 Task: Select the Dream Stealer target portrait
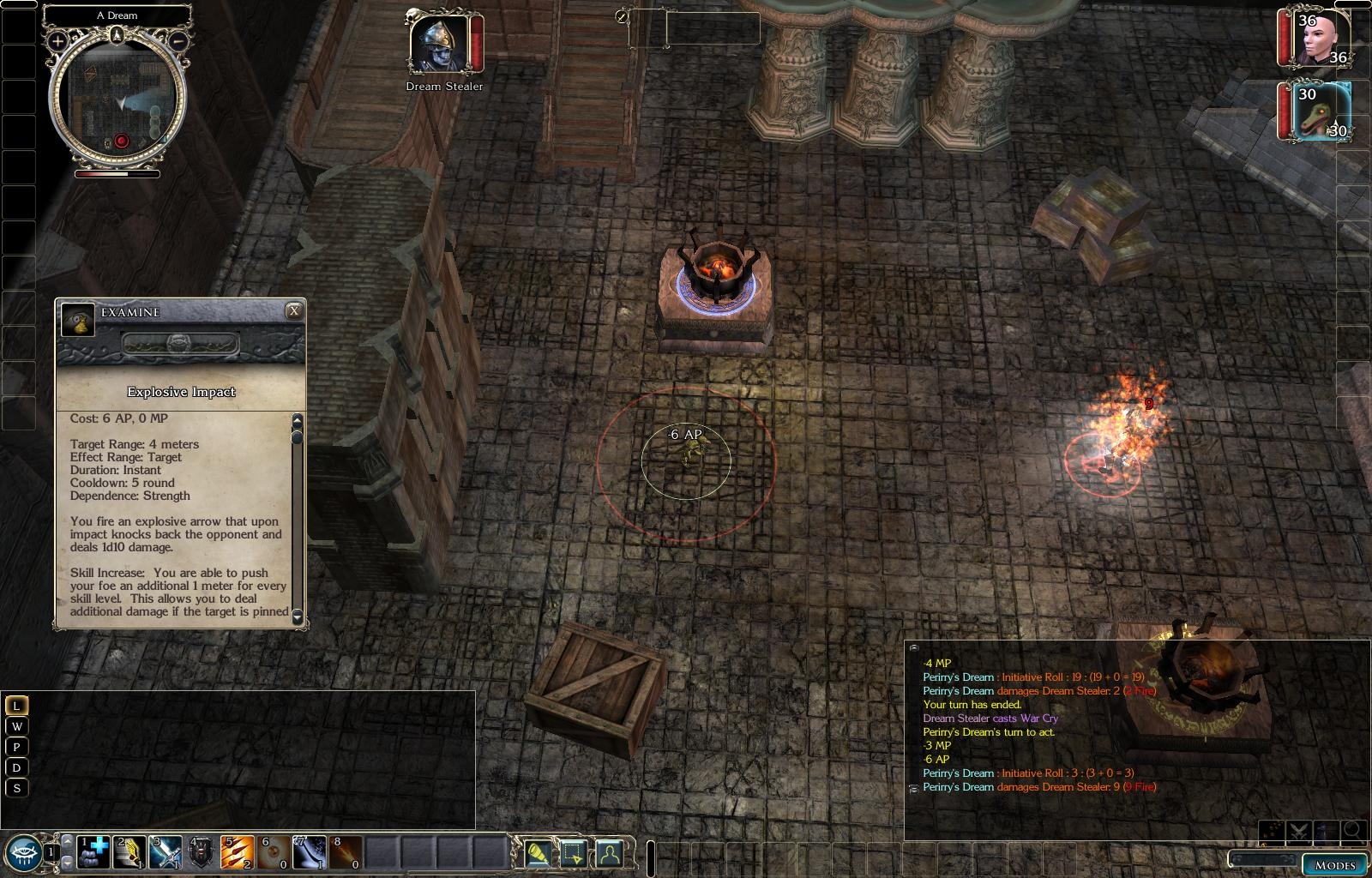[x=439, y=43]
